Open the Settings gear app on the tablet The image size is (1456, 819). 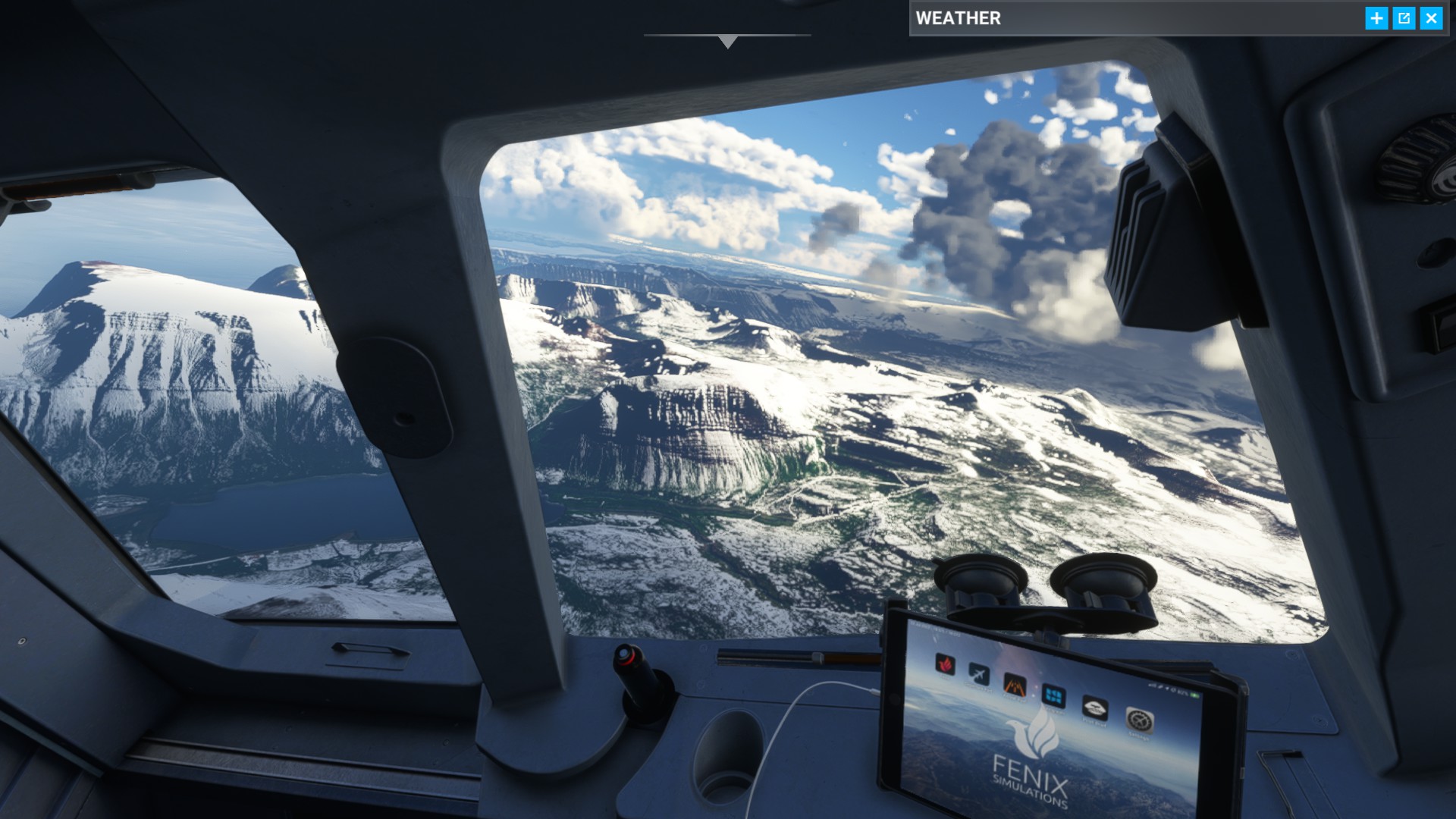click(x=1140, y=720)
